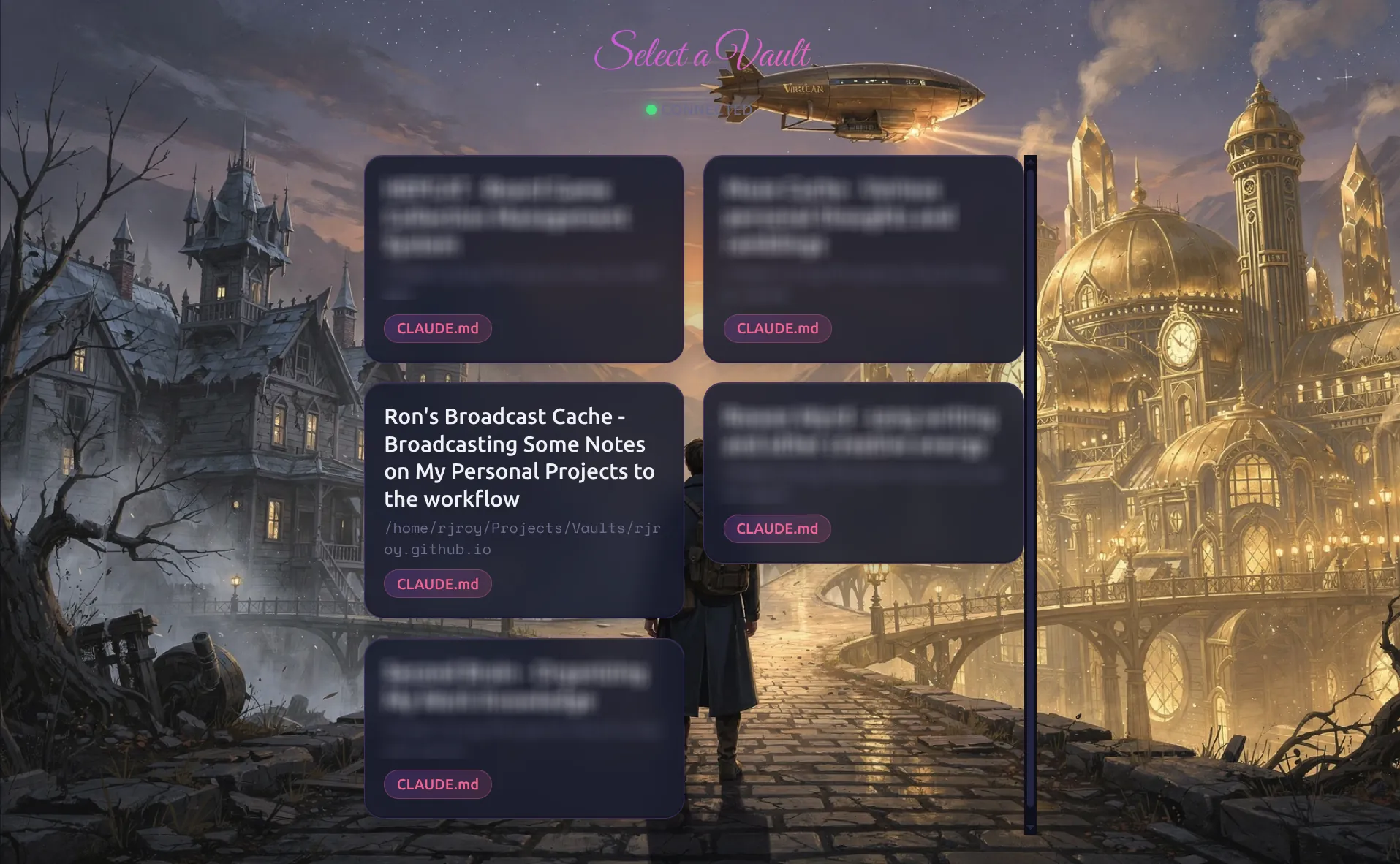Open CLAUDE.md badge on middle-right vault
1400x864 pixels.
tap(776, 528)
